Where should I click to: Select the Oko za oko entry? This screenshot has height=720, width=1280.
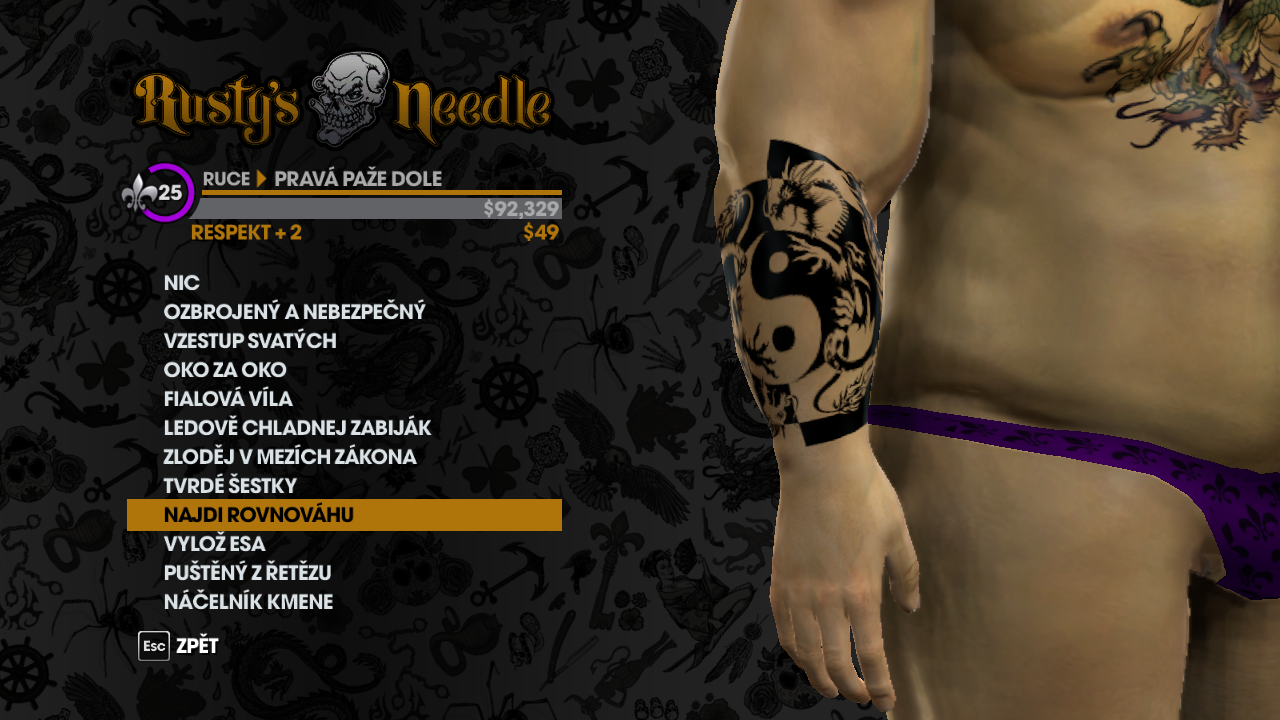click(x=225, y=370)
